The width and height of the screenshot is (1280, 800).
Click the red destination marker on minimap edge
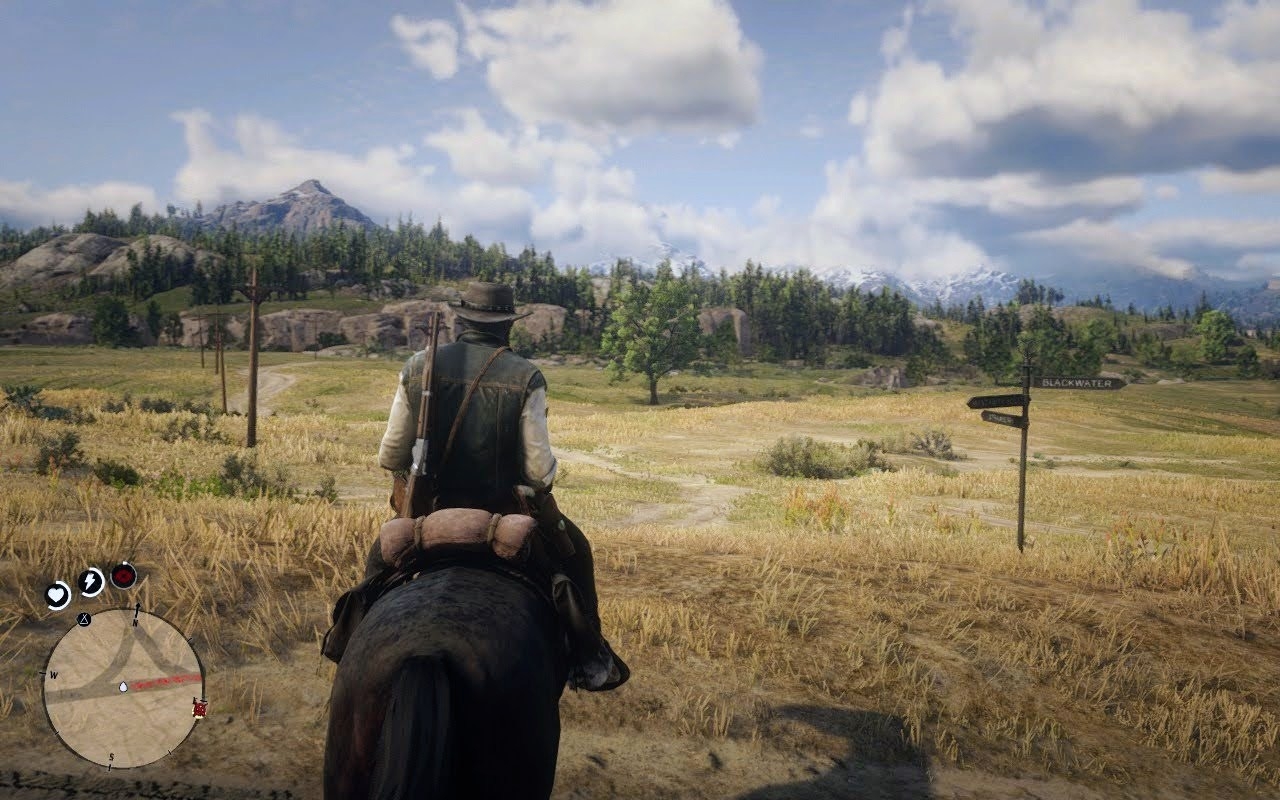[x=200, y=708]
